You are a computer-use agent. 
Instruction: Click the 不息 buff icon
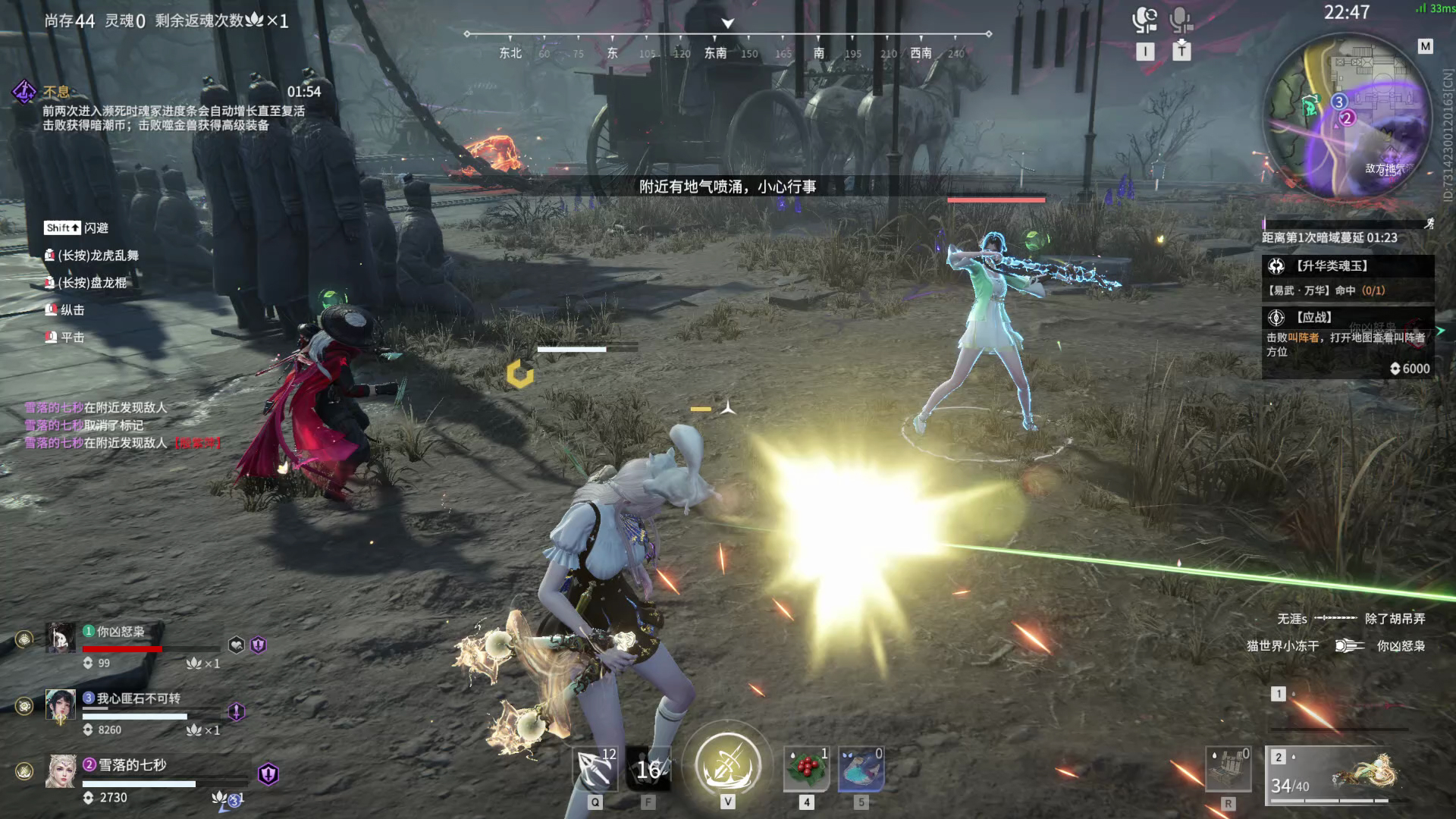point(24,93)
